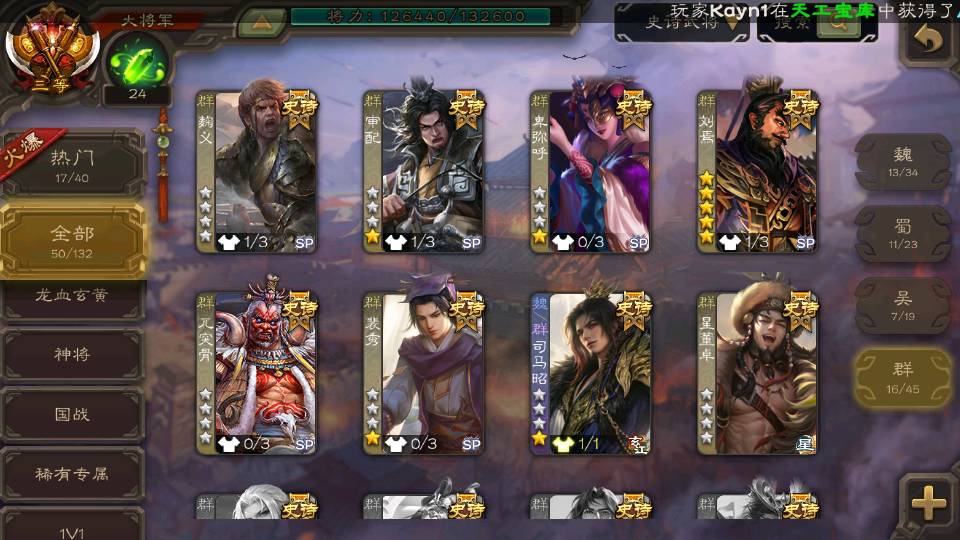This screenshot has width=960, height=540.
Task: Select the 司马昭 general card
Action: [591, 372]
